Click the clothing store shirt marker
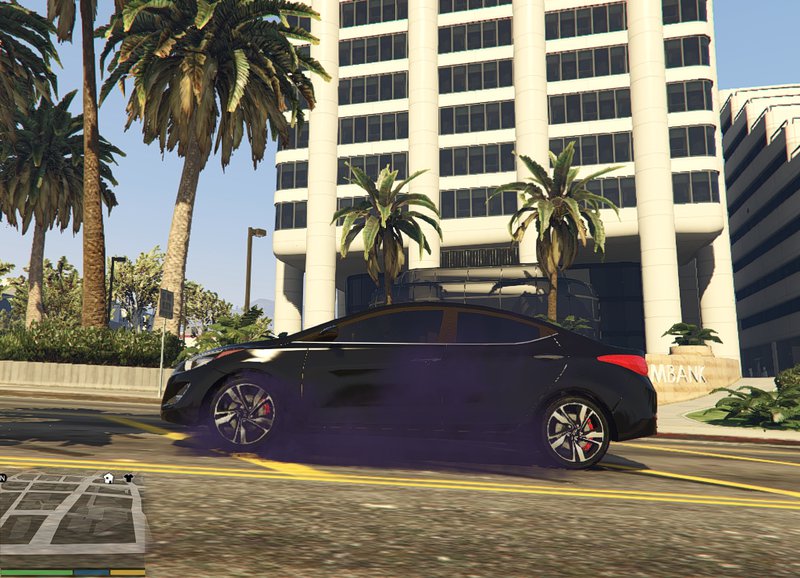 point(128,478)
